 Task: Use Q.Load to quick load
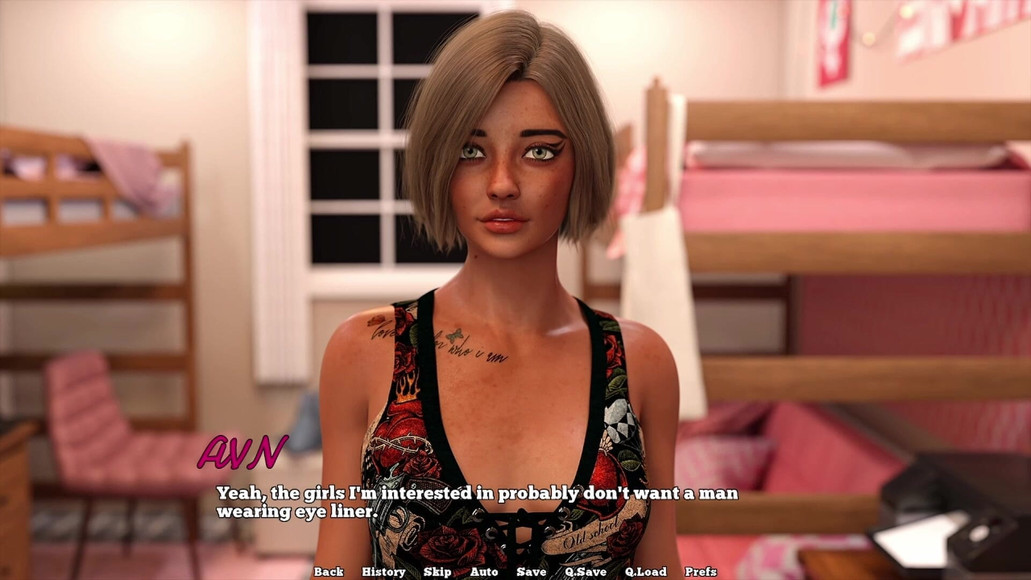[x=645, y=572]
